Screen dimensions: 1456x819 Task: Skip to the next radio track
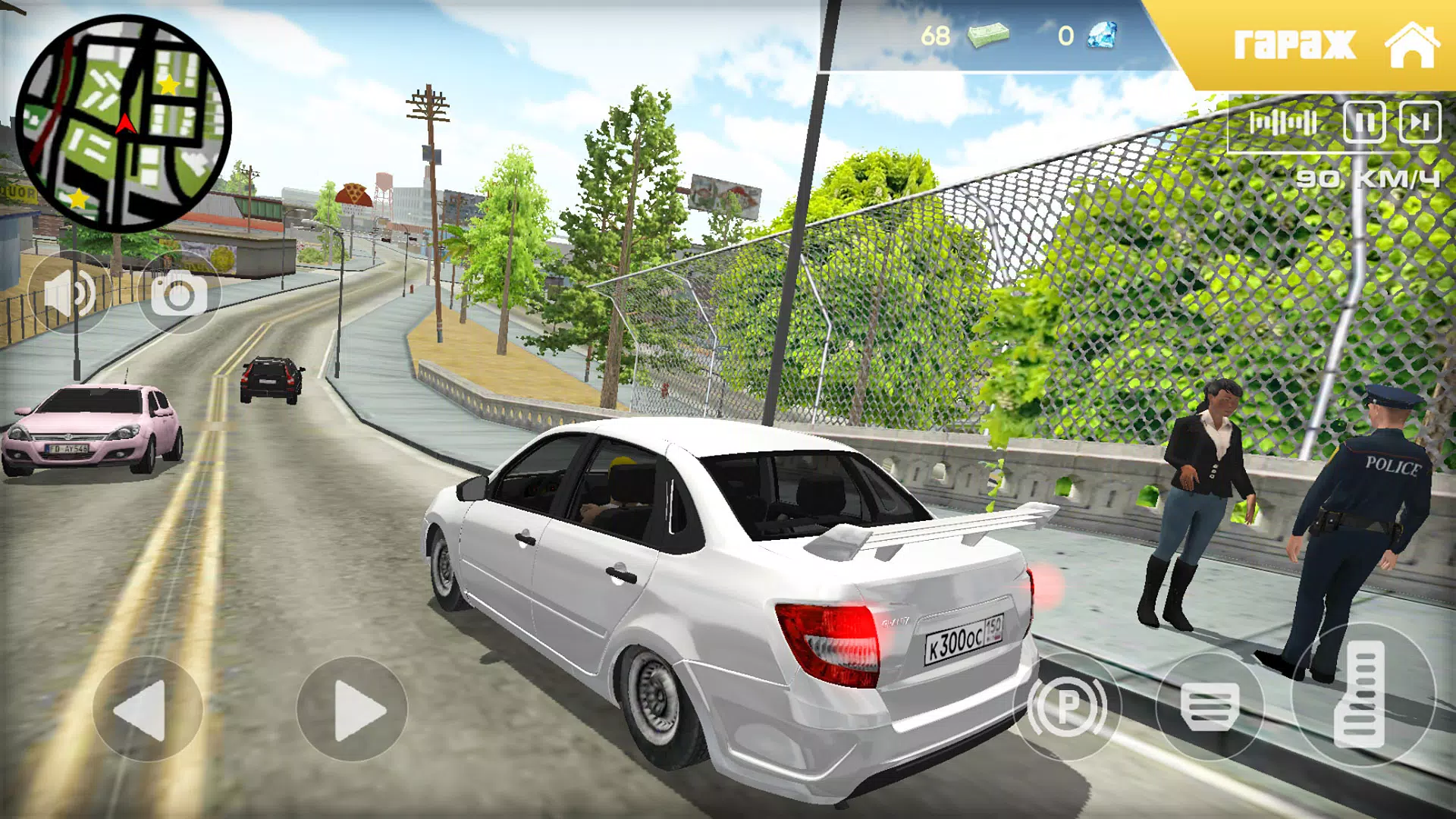[x=1420, y=122]
